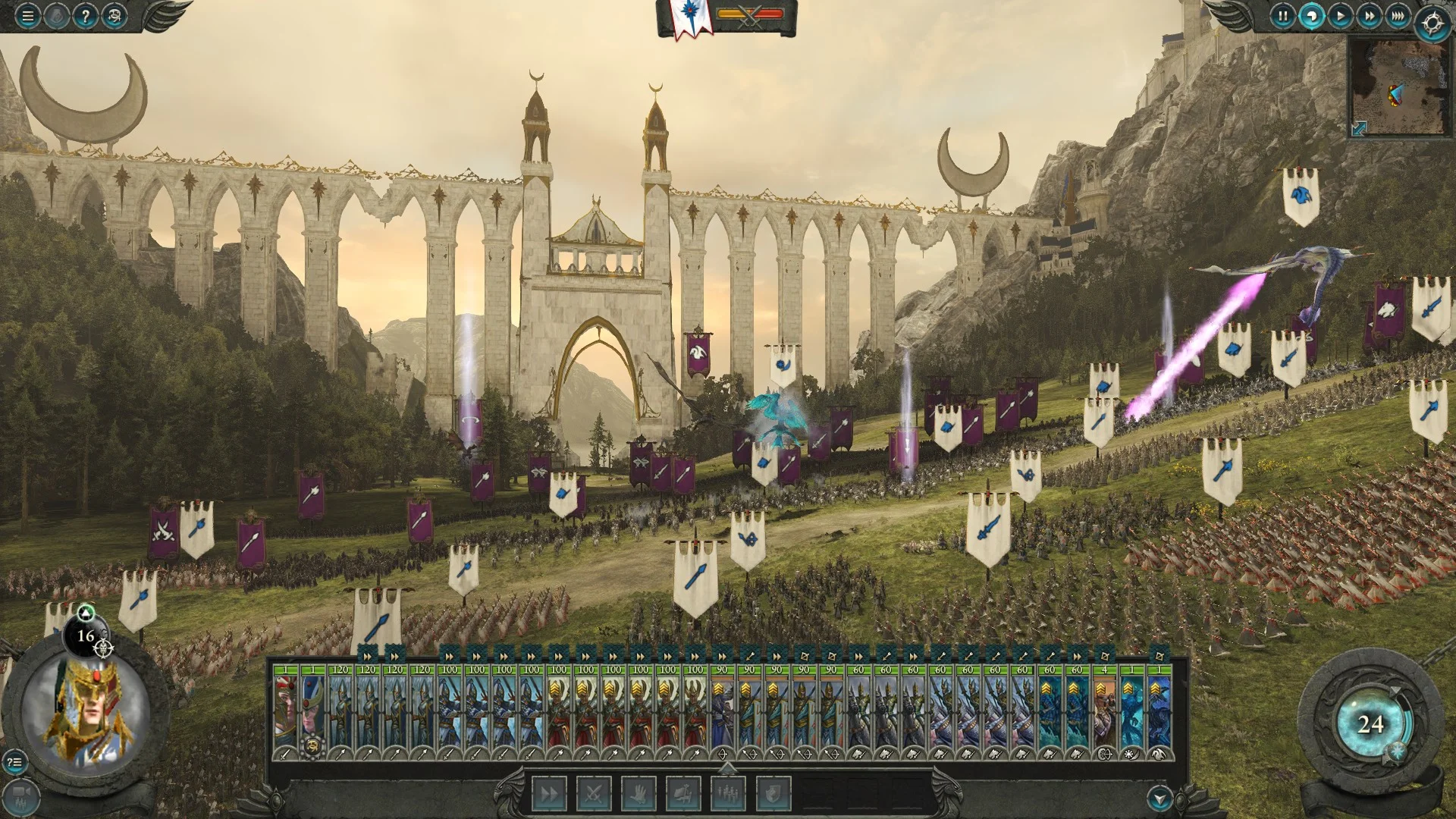This screenshot has width=1456, height=819.
Task: Toggle the shield guard mode button
Action: coord(772,794)
